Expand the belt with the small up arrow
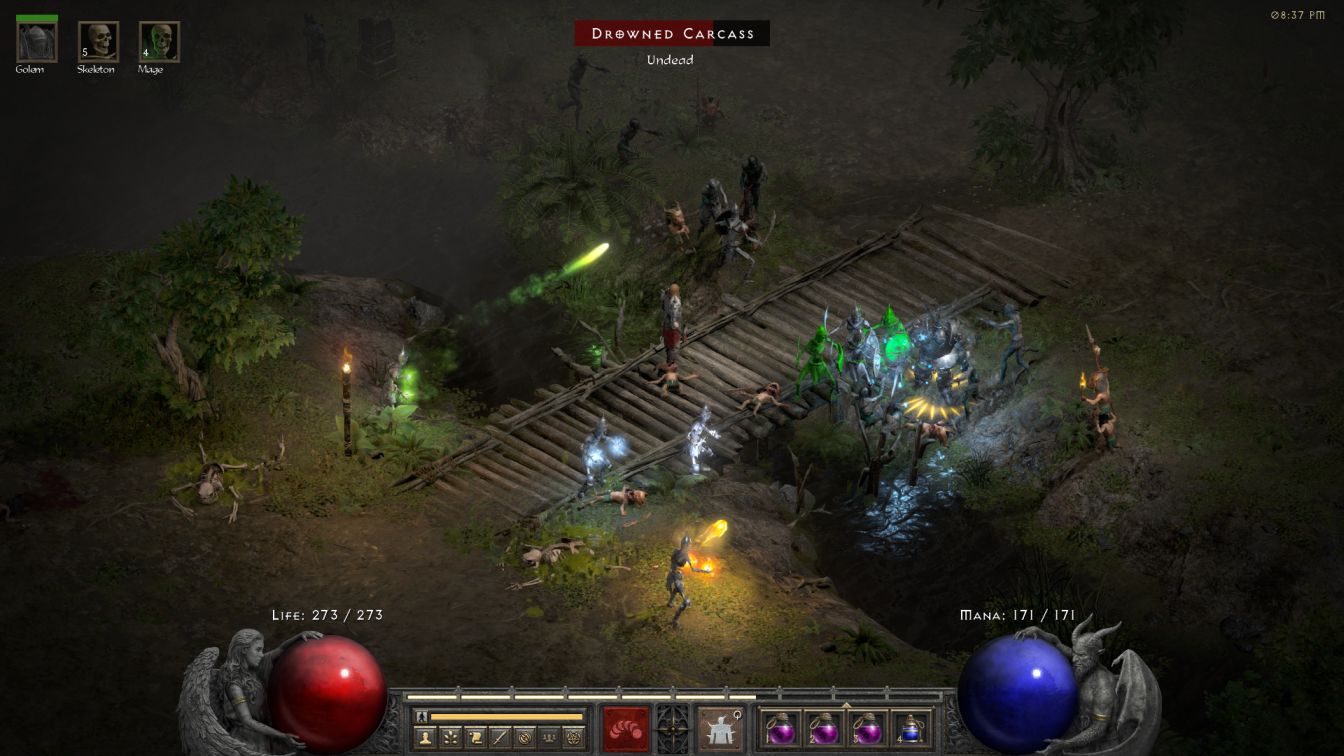Viewport: 1344px width, 756px height. point(846,705)
